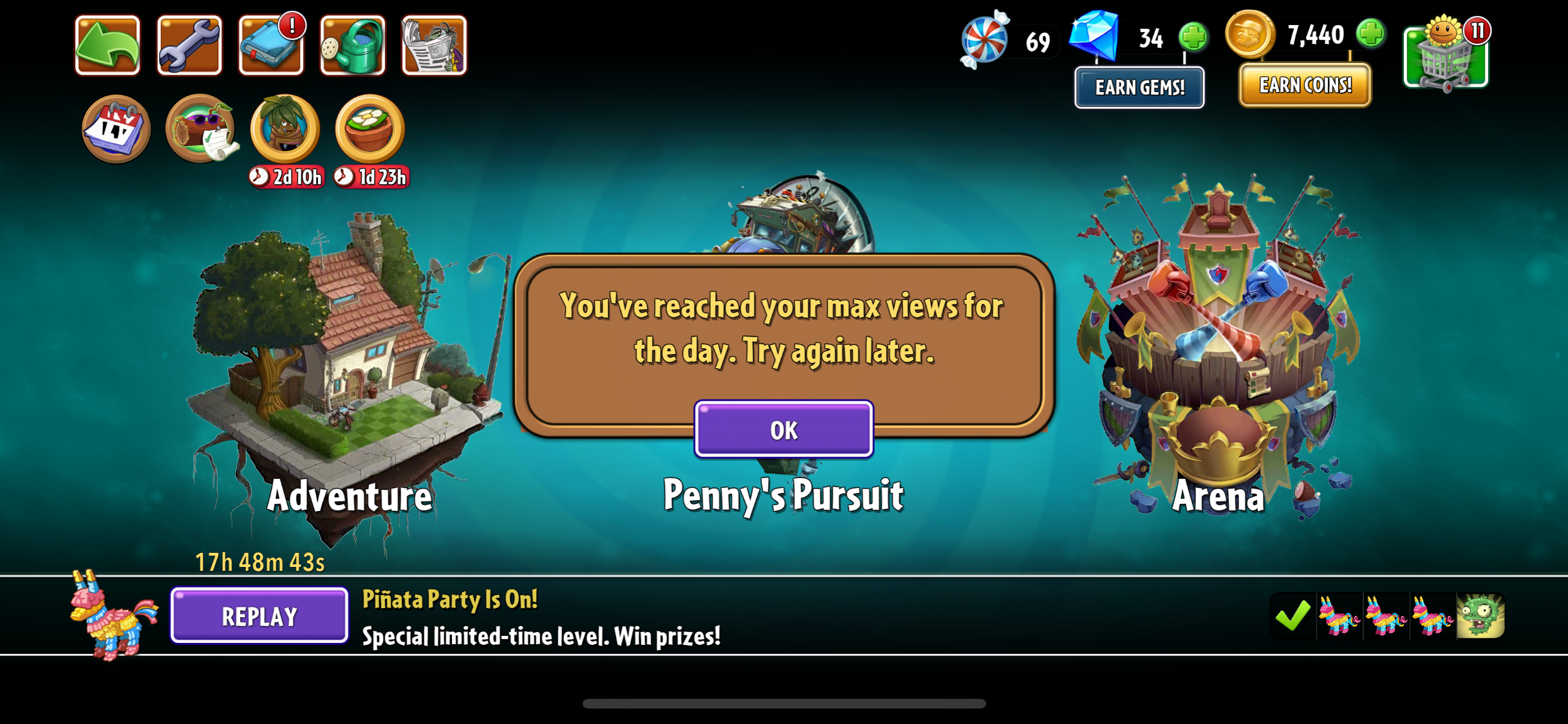Open the seed pot event with 1d 23h timer
This screenshot has height=724, width=1568.
[x=369, y=129]
